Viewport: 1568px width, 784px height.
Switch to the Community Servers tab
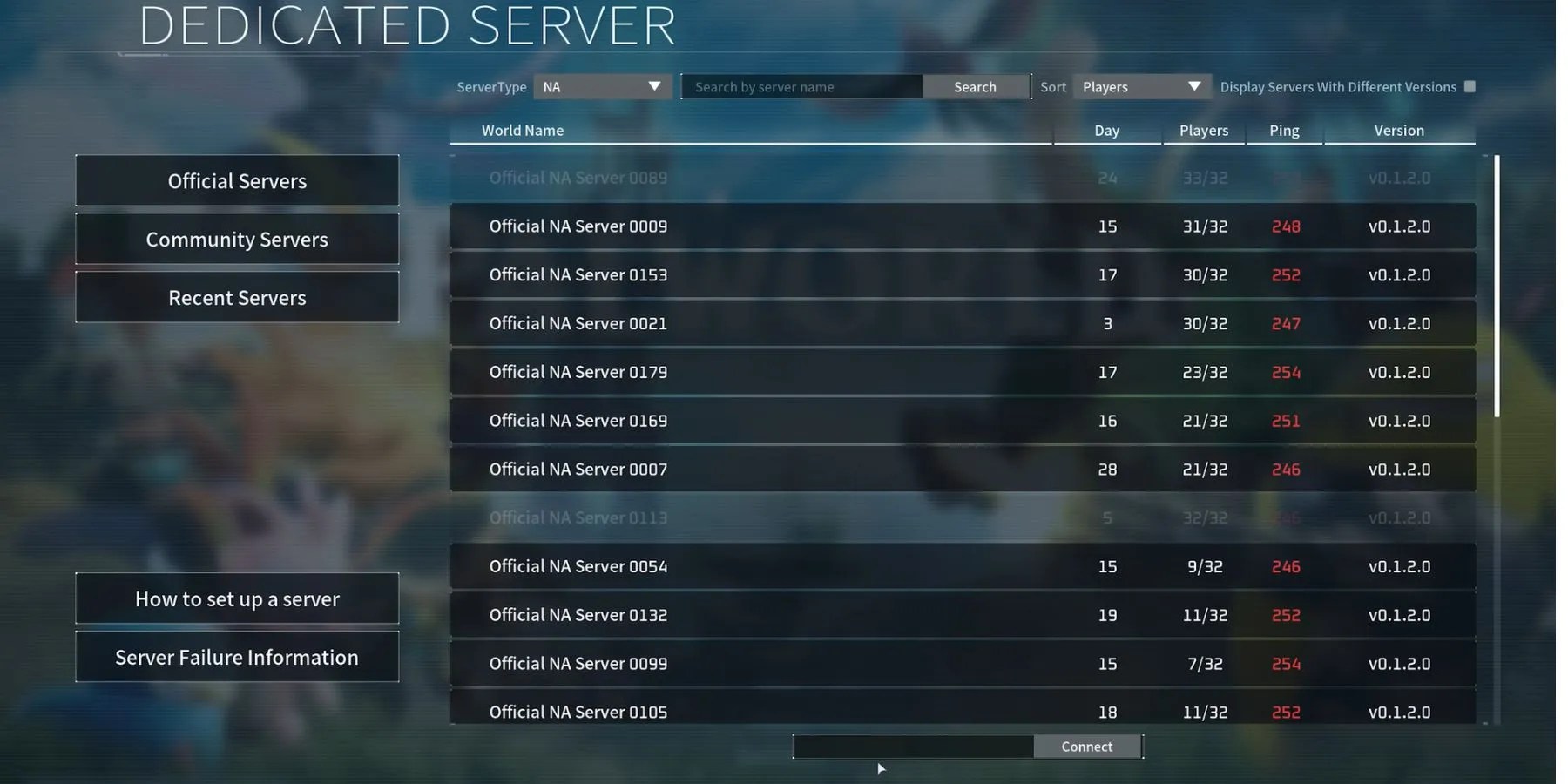click(237, 239)
